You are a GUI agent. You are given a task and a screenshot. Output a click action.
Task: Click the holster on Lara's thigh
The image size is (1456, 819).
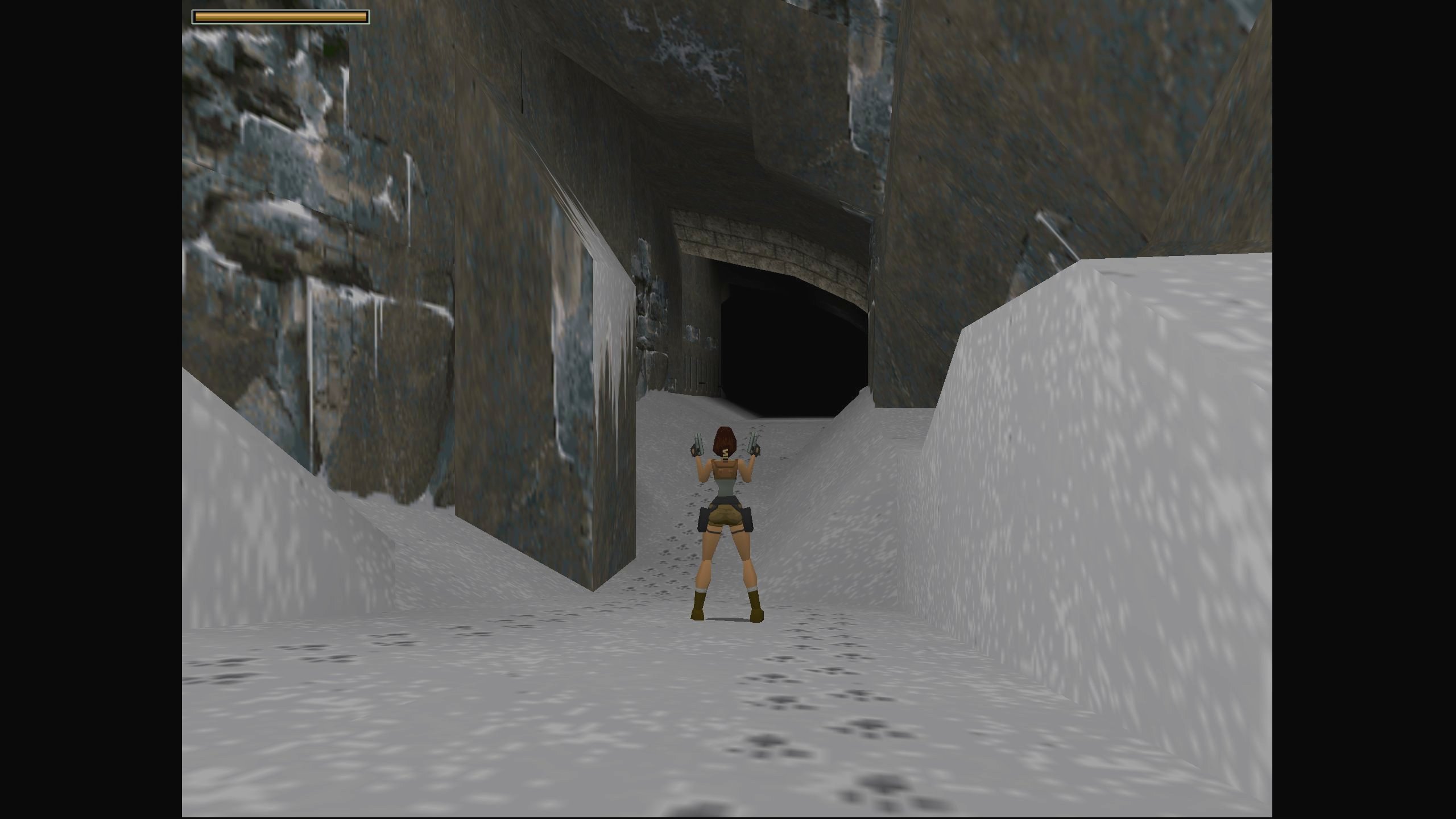(704, 519)
